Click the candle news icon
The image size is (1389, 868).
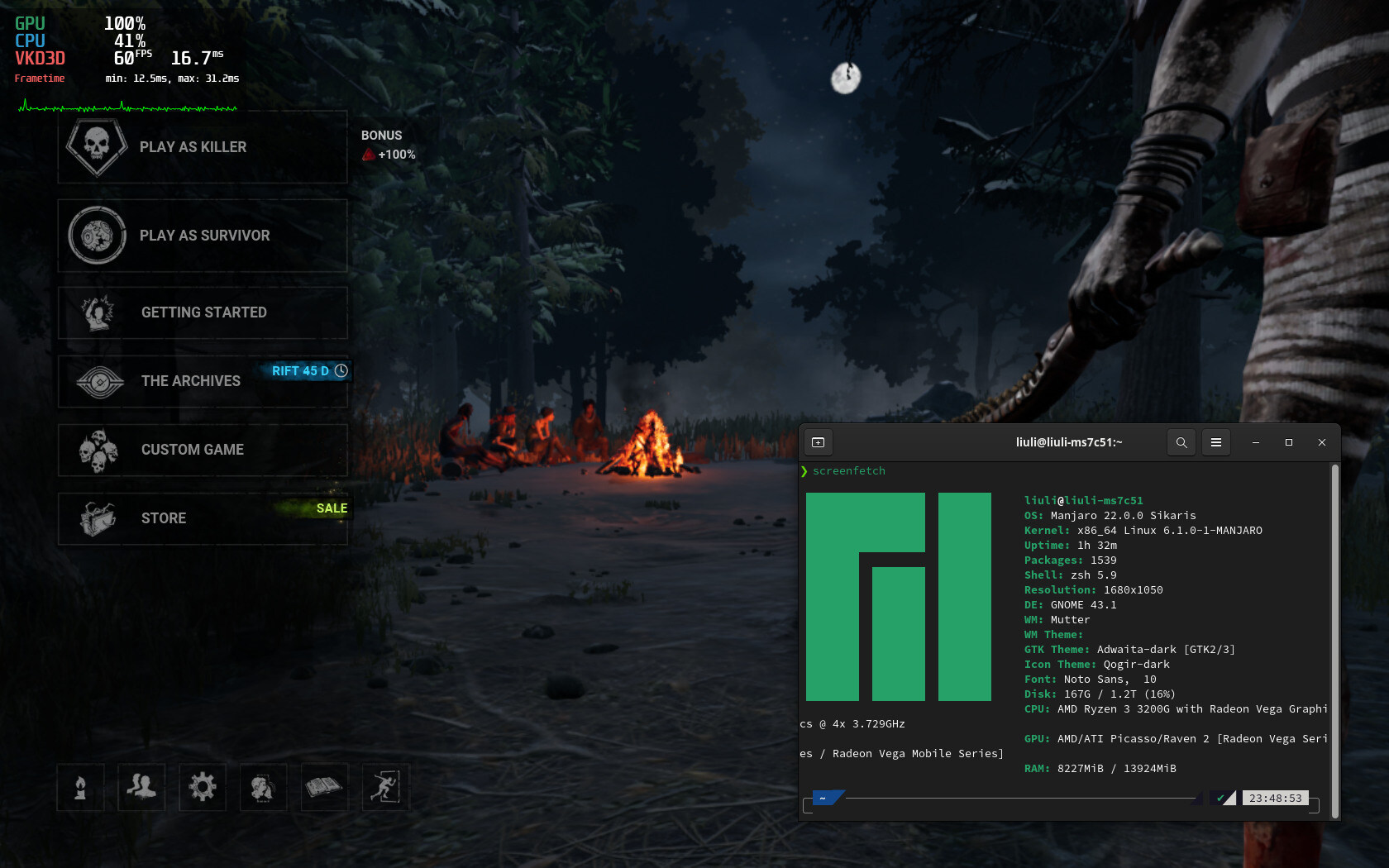coord(80,788)
